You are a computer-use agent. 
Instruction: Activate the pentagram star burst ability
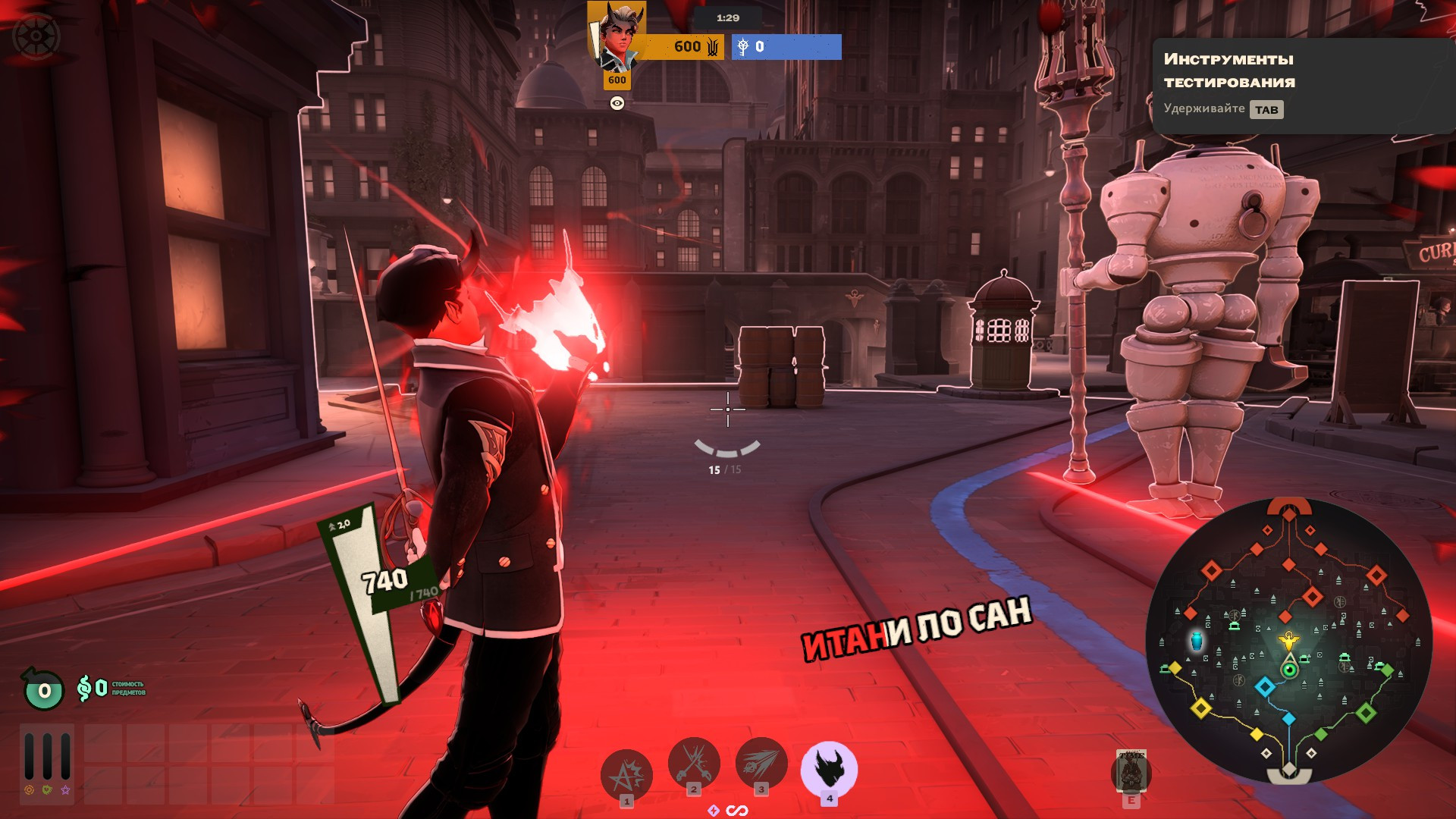coord(626,773)
